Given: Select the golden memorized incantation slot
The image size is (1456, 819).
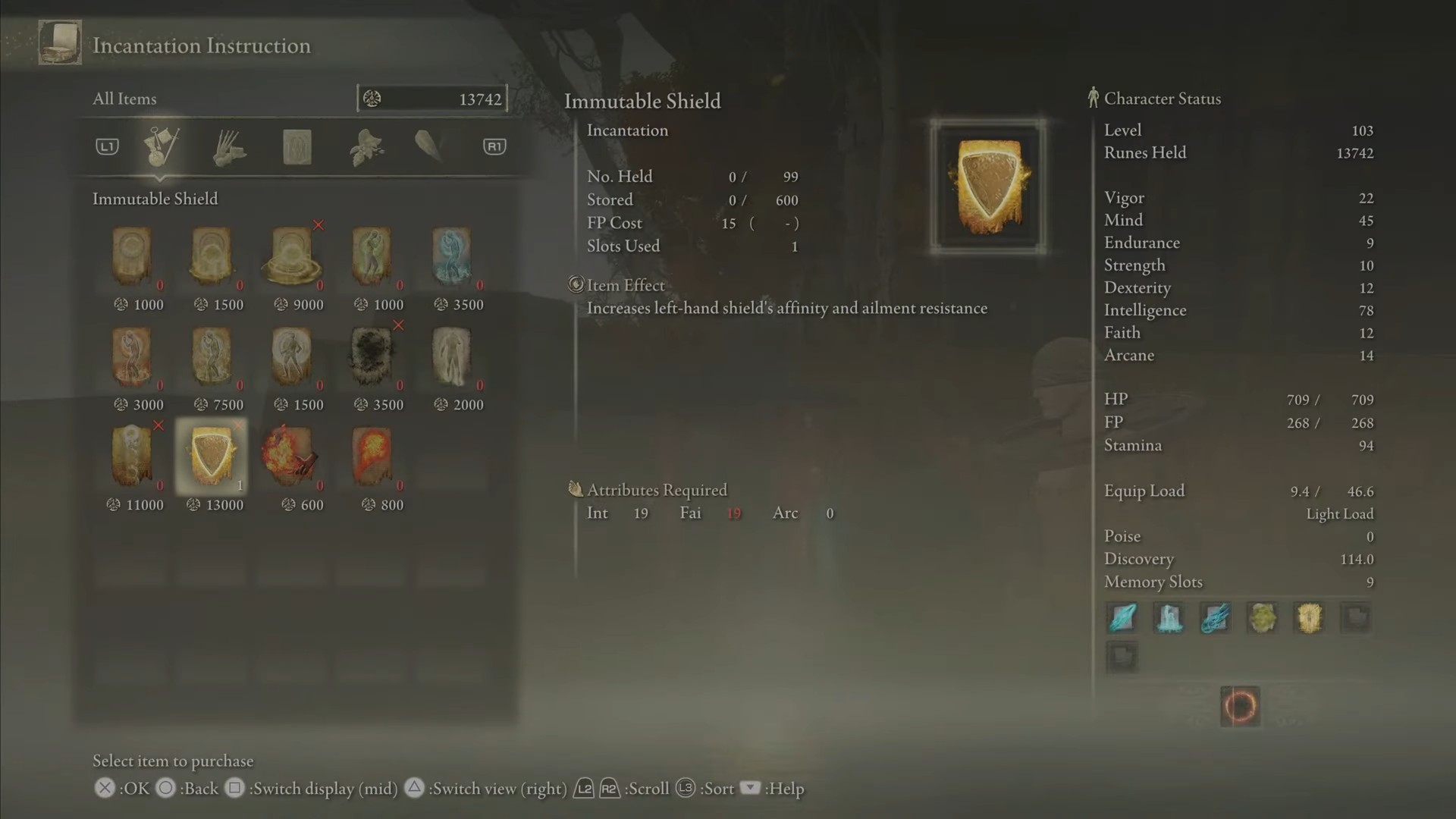Looking at the screenshot, I should coord(1309,618).
